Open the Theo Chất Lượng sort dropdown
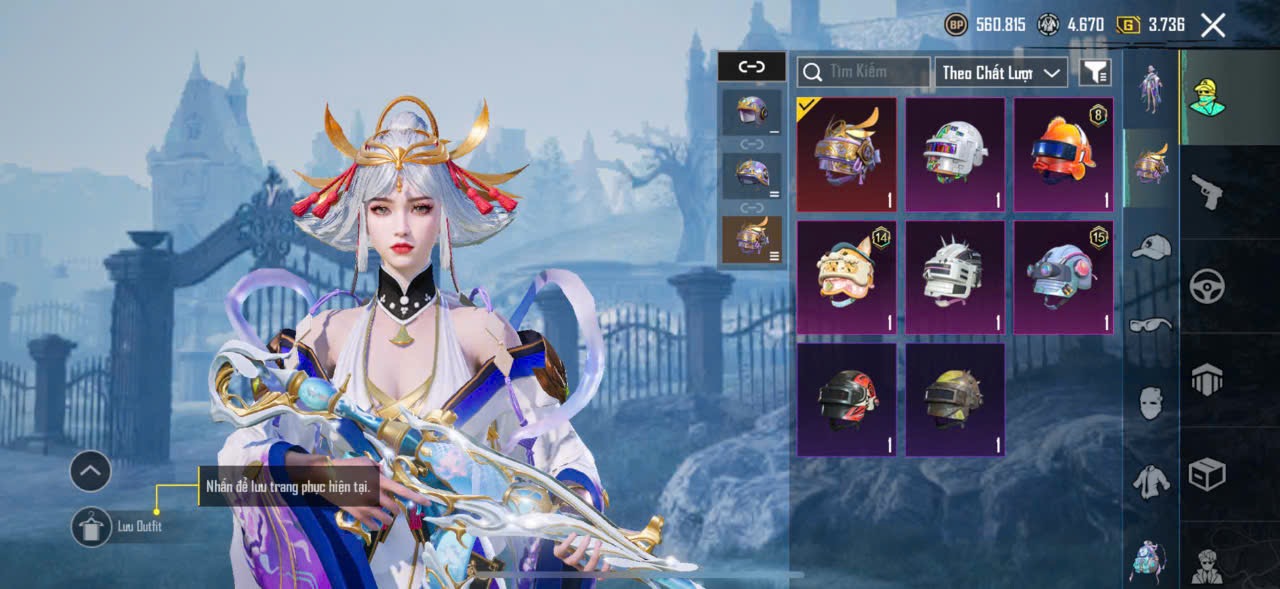Screen dimensions: 1280x589 point(1001,72)
